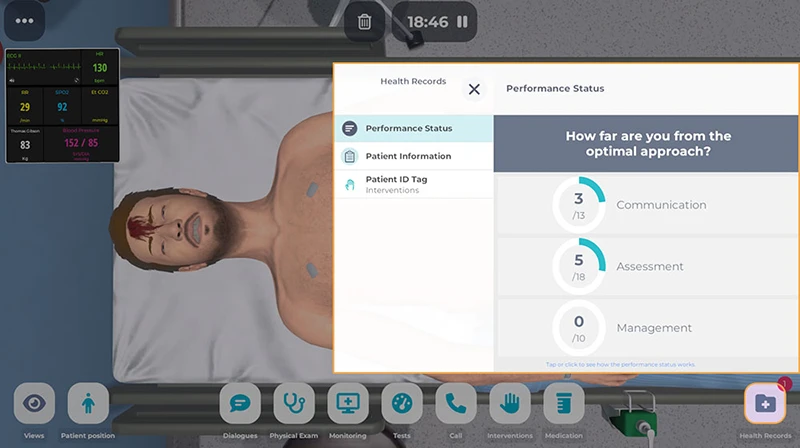The height and width of the screenshot is (448, 800).
Task: View the Assessment score row
Action: pyautogui.click(x=646, y=267)
